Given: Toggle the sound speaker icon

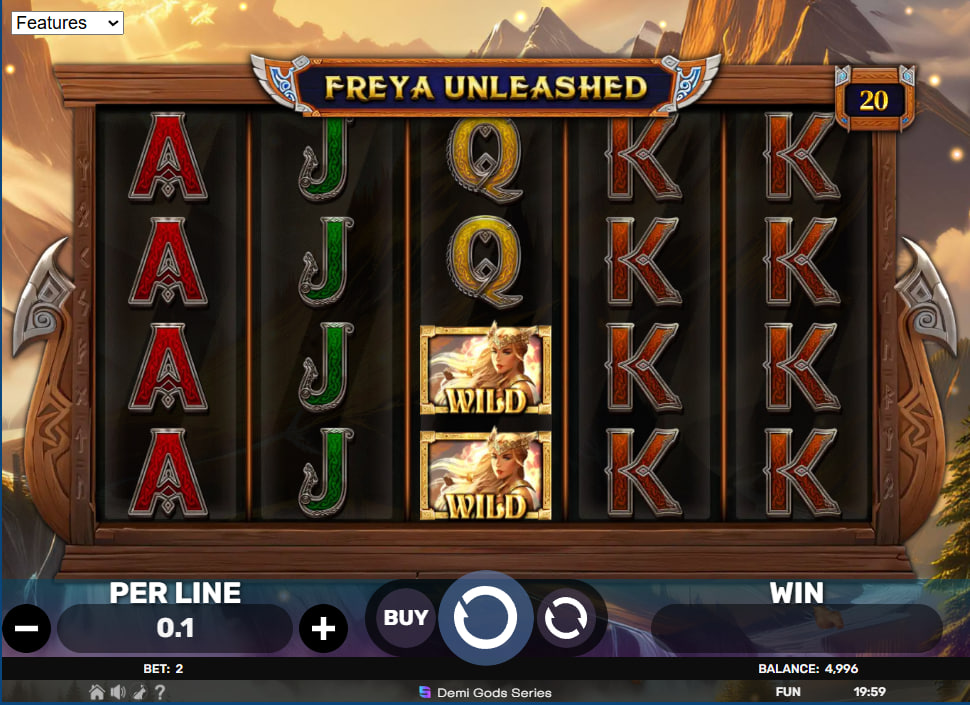Looking at the screenshot, I should 118,692.
